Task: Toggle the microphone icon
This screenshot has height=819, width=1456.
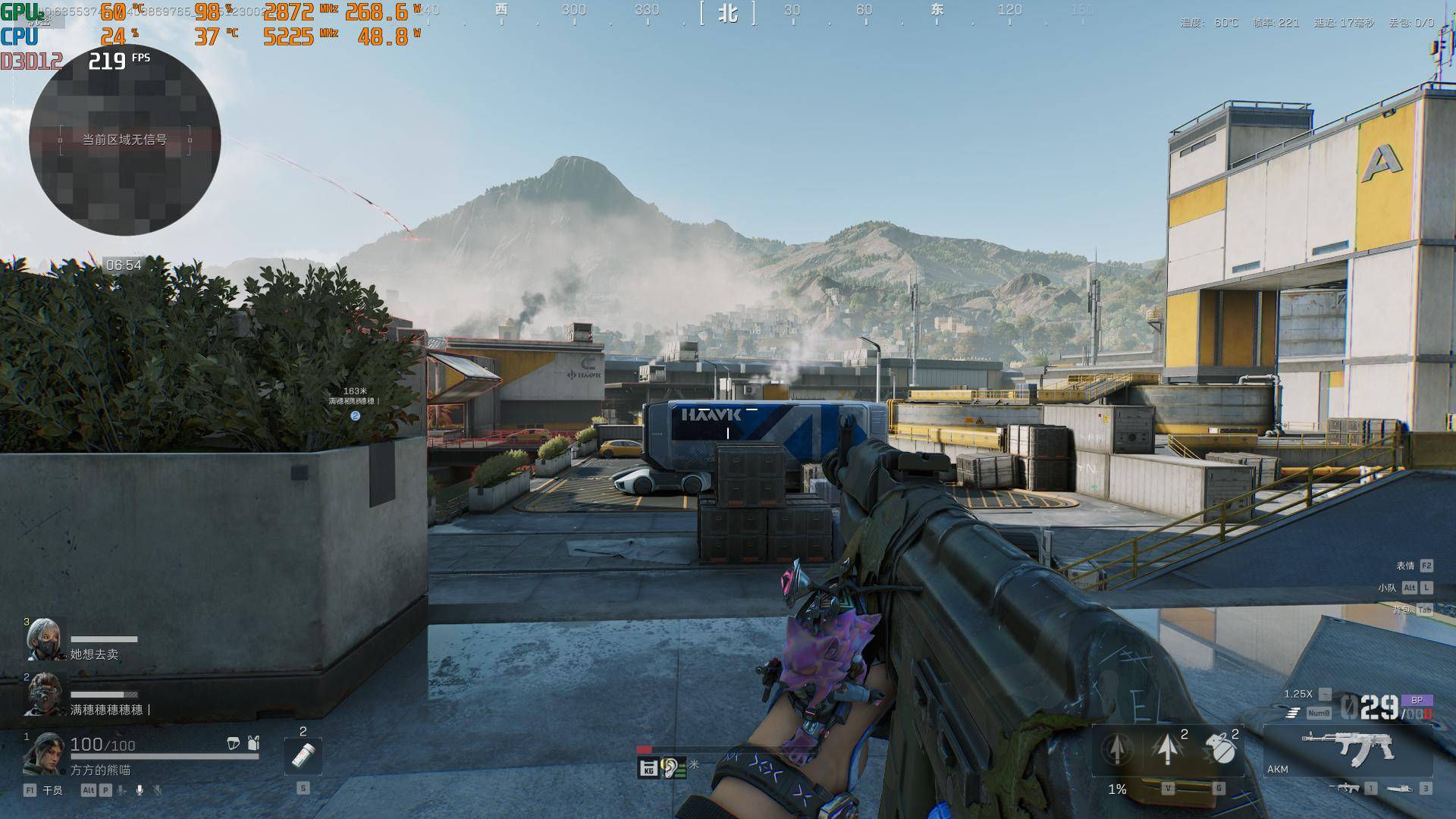Action: tap(140, 790)
